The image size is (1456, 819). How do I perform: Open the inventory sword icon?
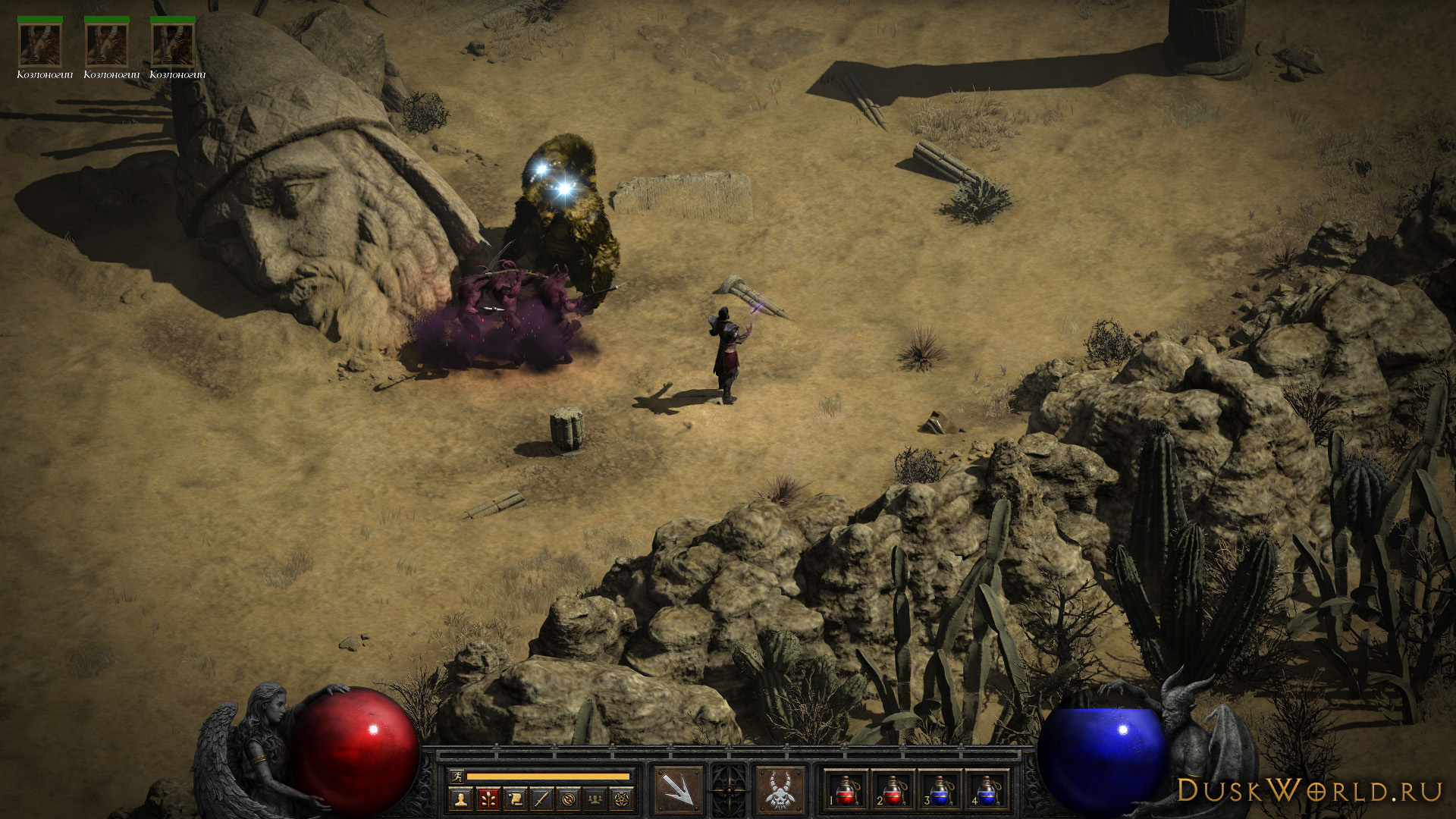click(x=541, y=798)
